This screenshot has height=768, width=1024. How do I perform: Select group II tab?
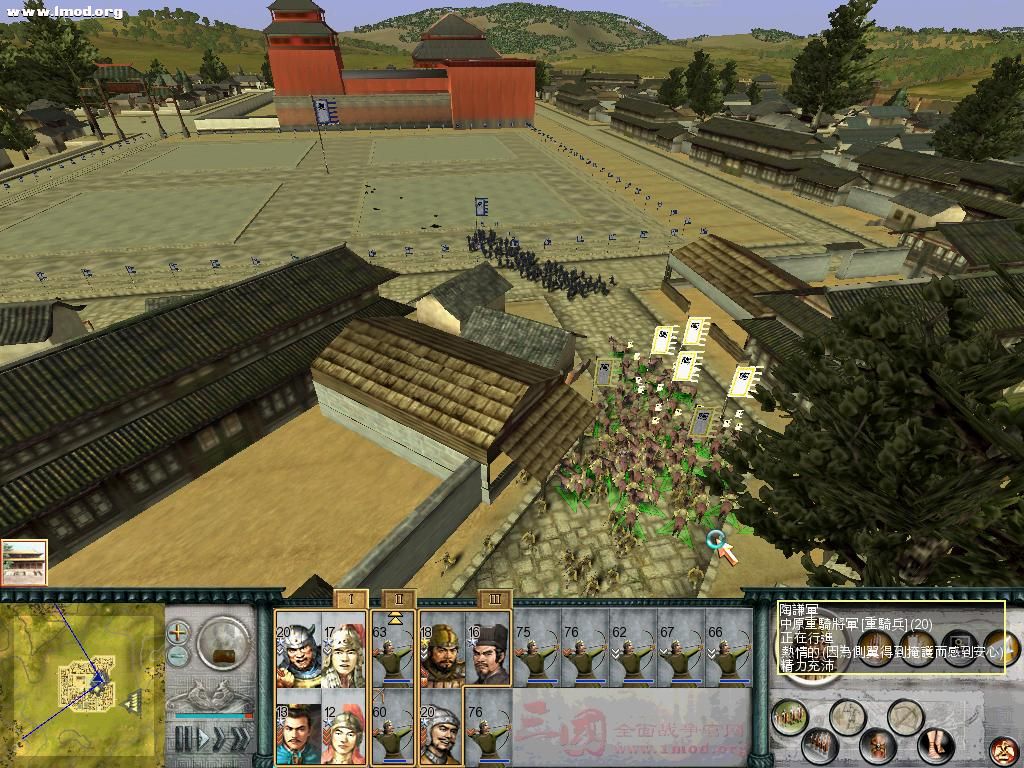pos(398,599)
